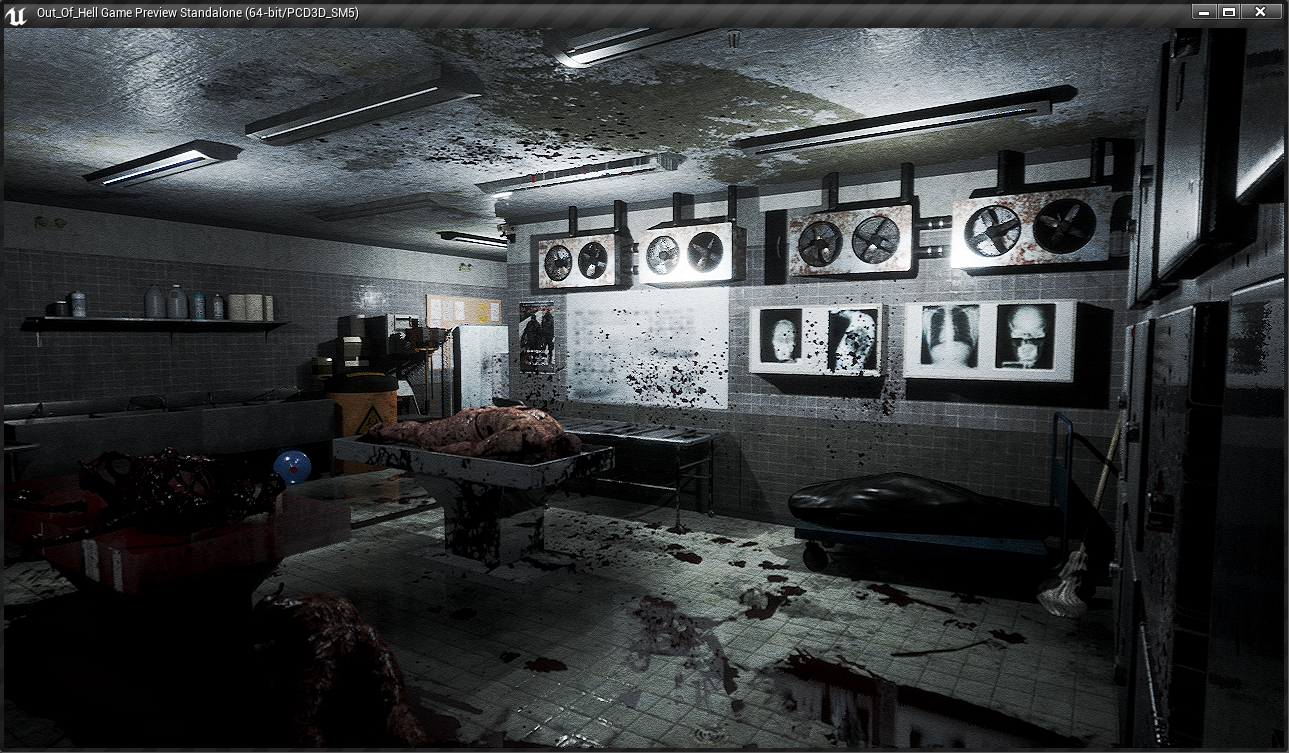The height and width of the screenshot is (753, 1289).
Task: Minimize the game preview window
Action: pyautogui.click(x=1204, y=12)
